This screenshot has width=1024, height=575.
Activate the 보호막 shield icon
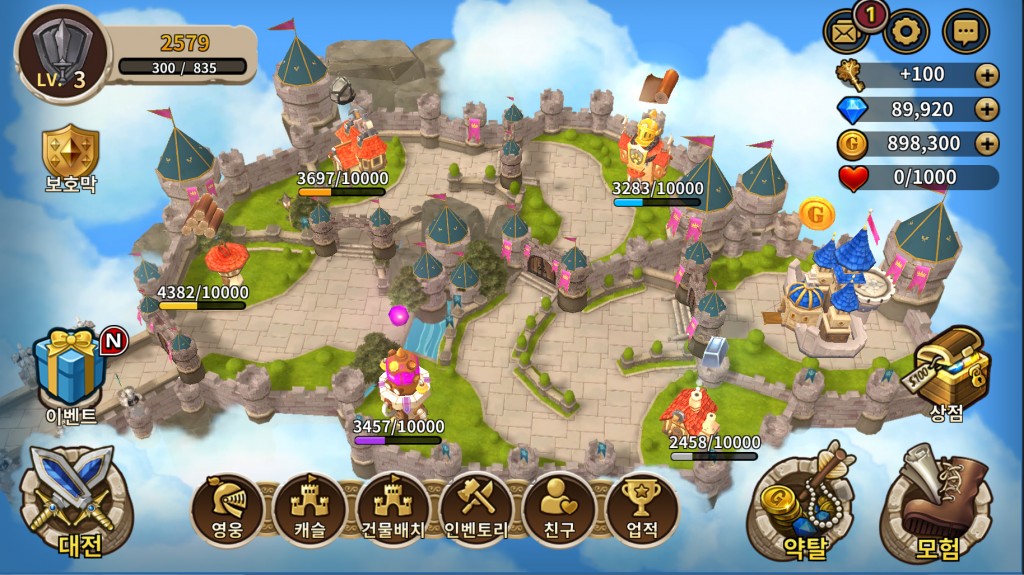point(70,158)
